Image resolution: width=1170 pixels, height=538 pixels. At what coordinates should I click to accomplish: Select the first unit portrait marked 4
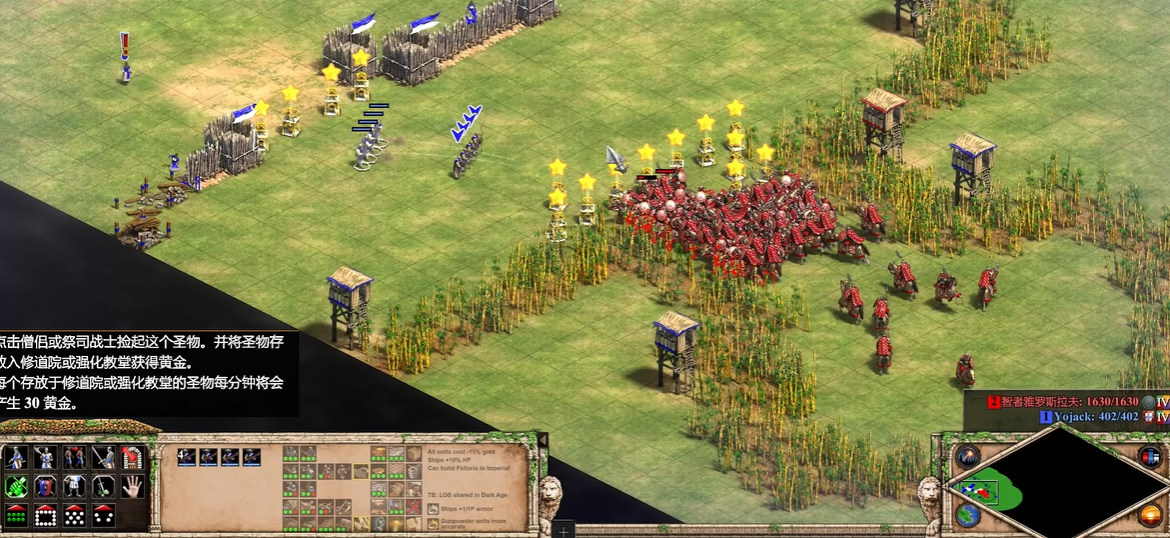pos(186,457)
